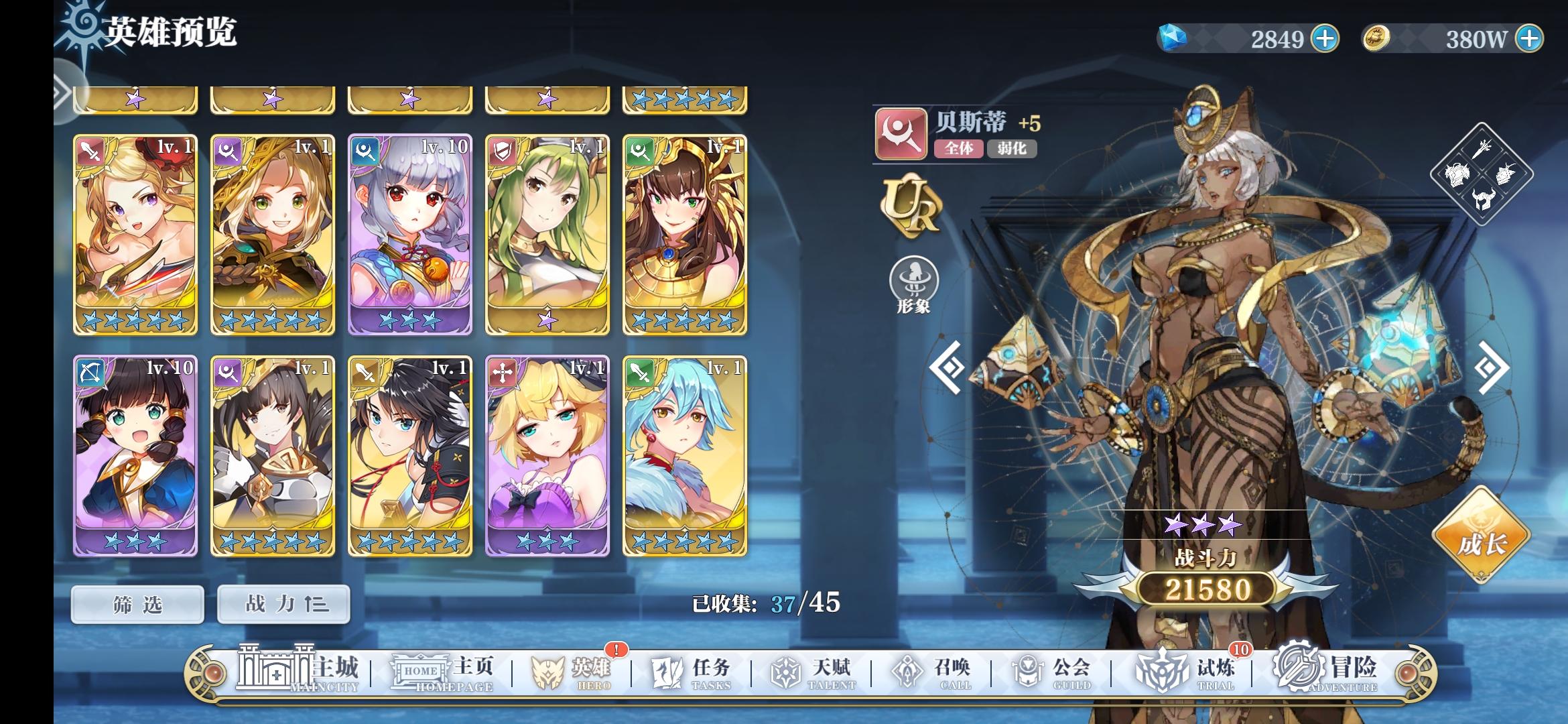Open the weapon equipment slot icon
Viewport: 1568px width, 724px height.
coord(1482,149)
